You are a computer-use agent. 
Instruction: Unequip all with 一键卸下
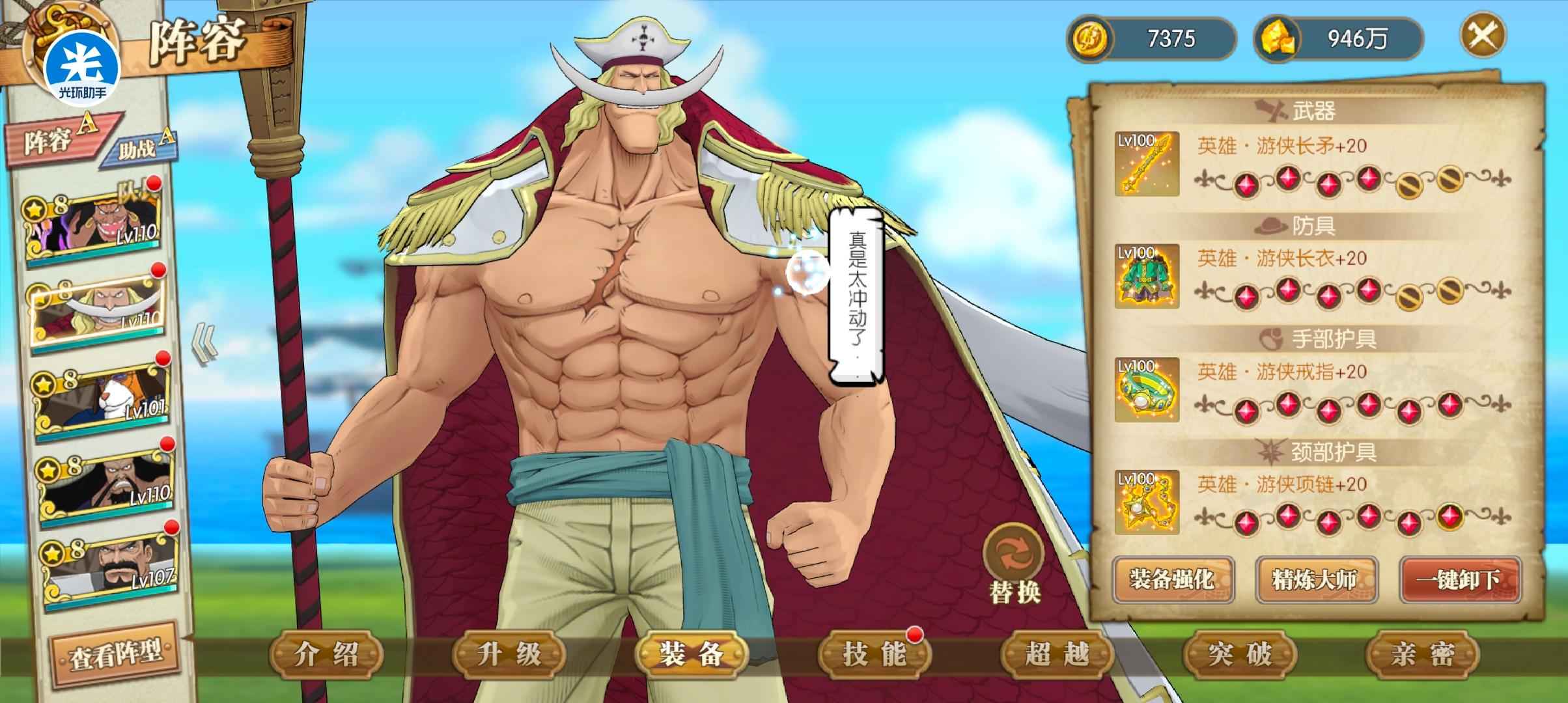pos(1459,579)
